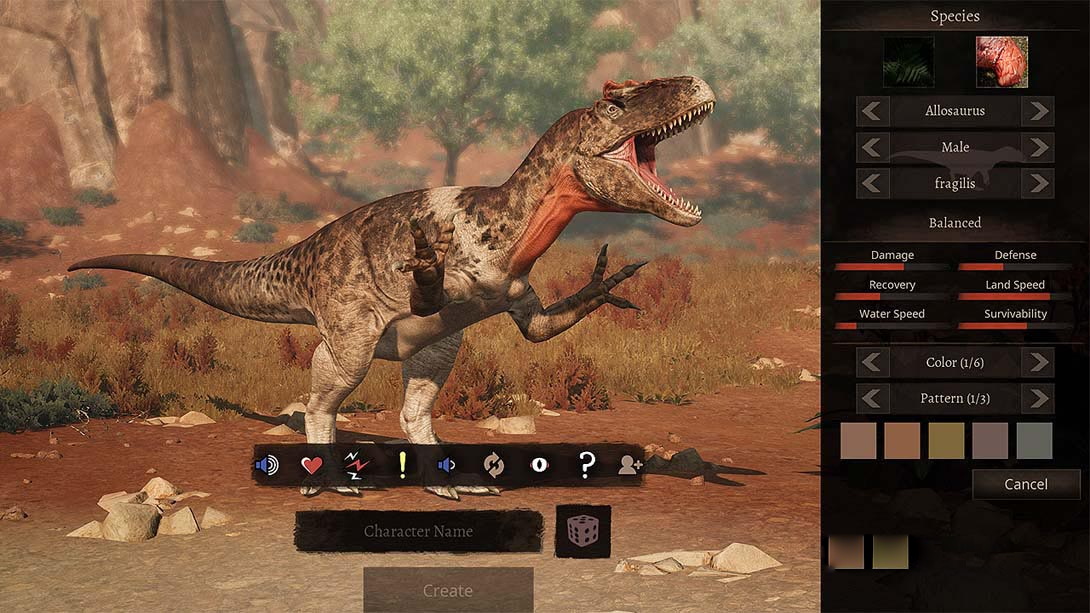Go back to the previous Color option

click(873, 362)
